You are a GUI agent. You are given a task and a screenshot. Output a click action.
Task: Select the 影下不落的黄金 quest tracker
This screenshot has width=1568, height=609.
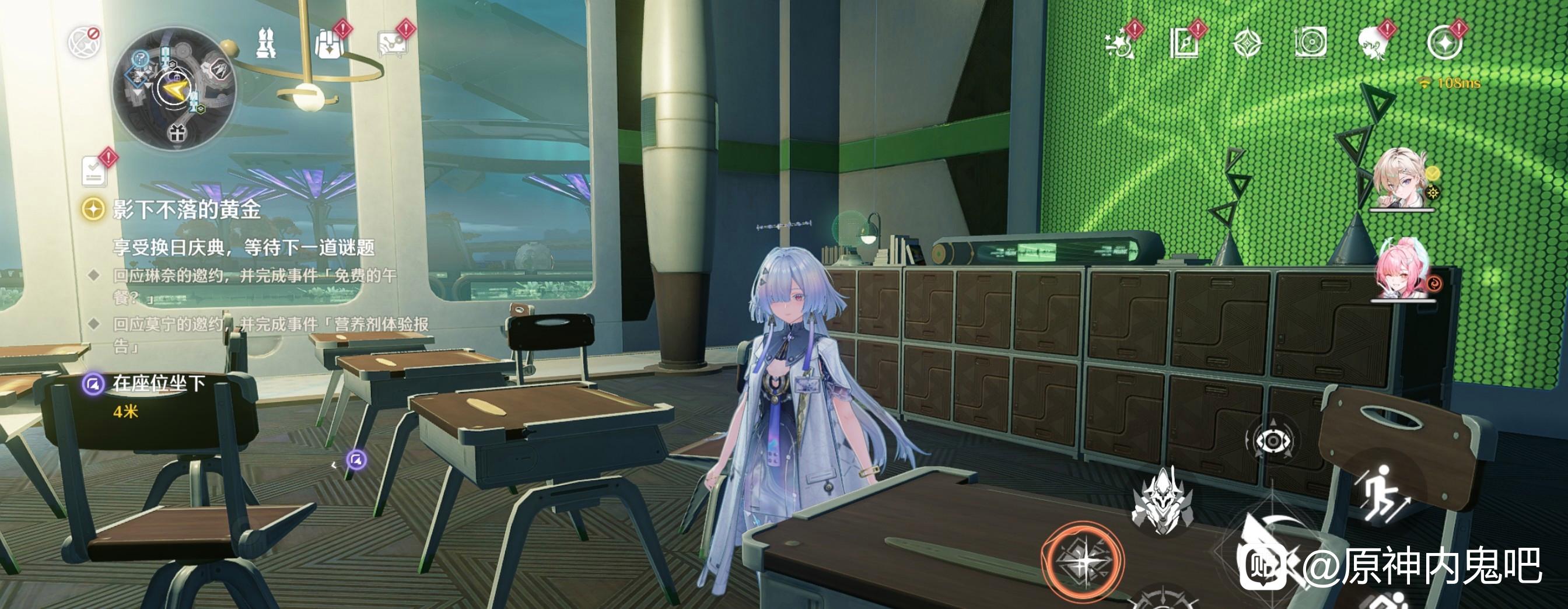point(186,210)
